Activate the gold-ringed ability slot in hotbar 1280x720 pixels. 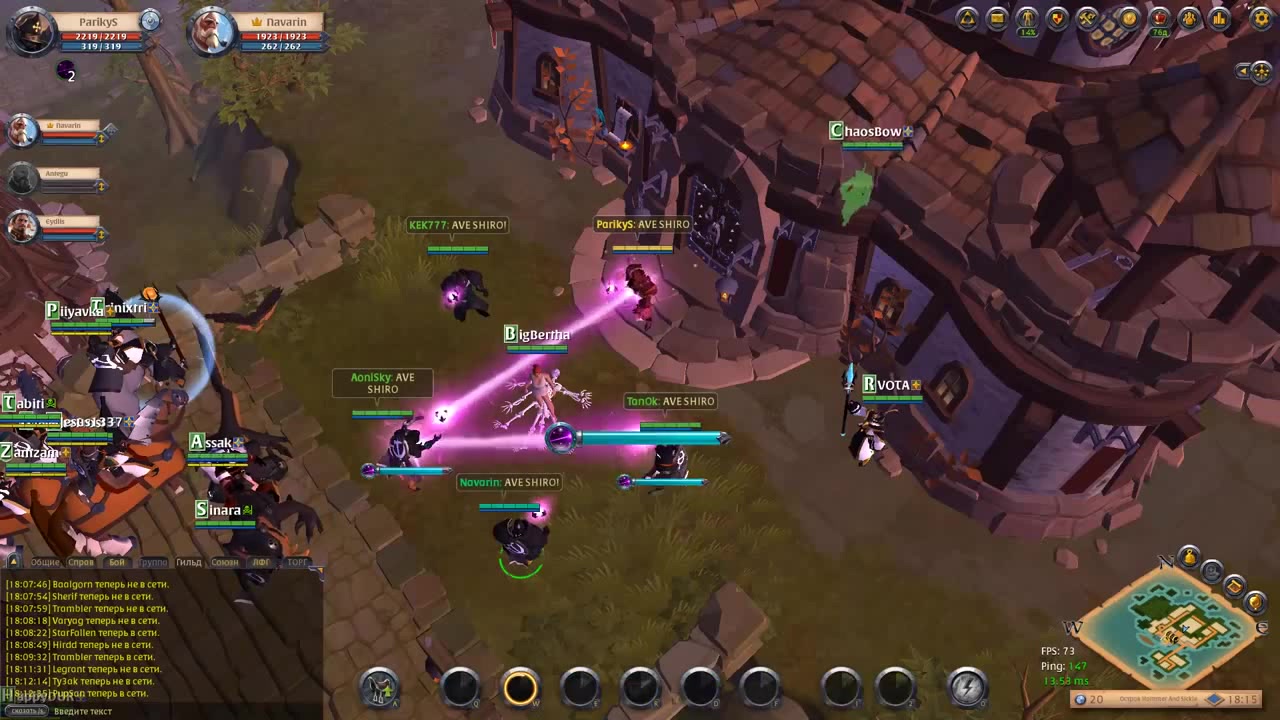tap(520, 687)
